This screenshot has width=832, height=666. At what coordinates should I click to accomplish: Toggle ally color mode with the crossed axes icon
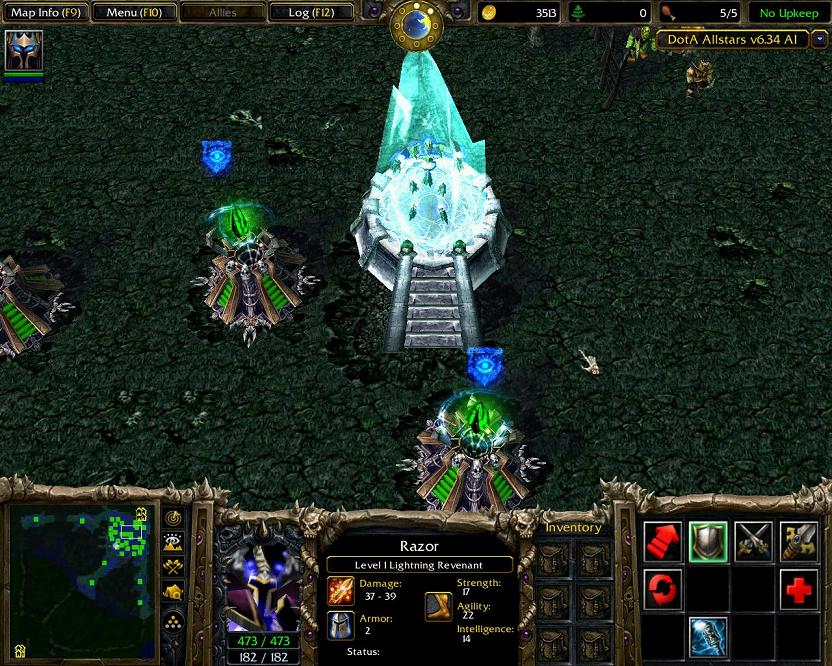tap(174, 568)
